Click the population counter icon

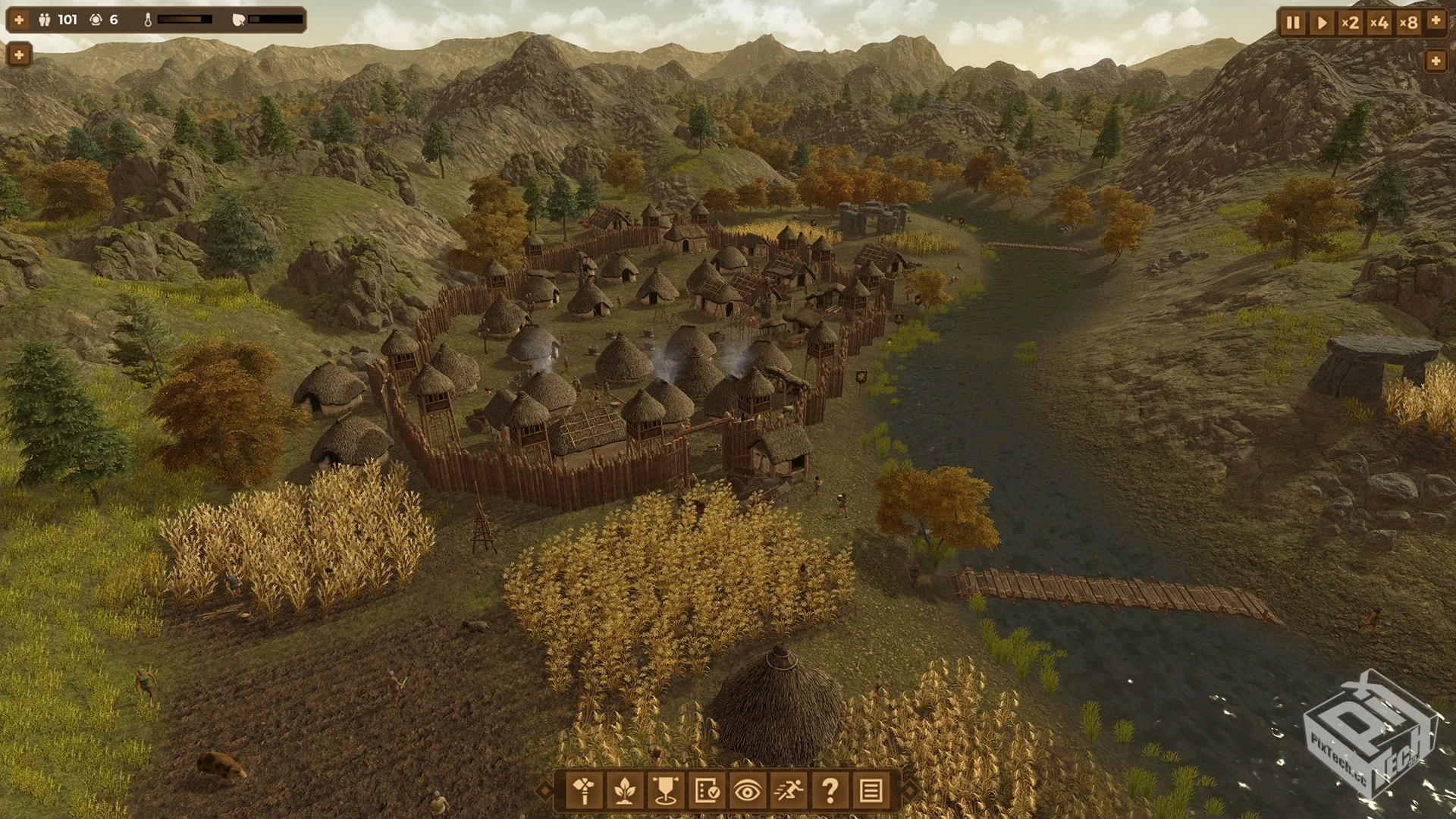pos(44,20)
